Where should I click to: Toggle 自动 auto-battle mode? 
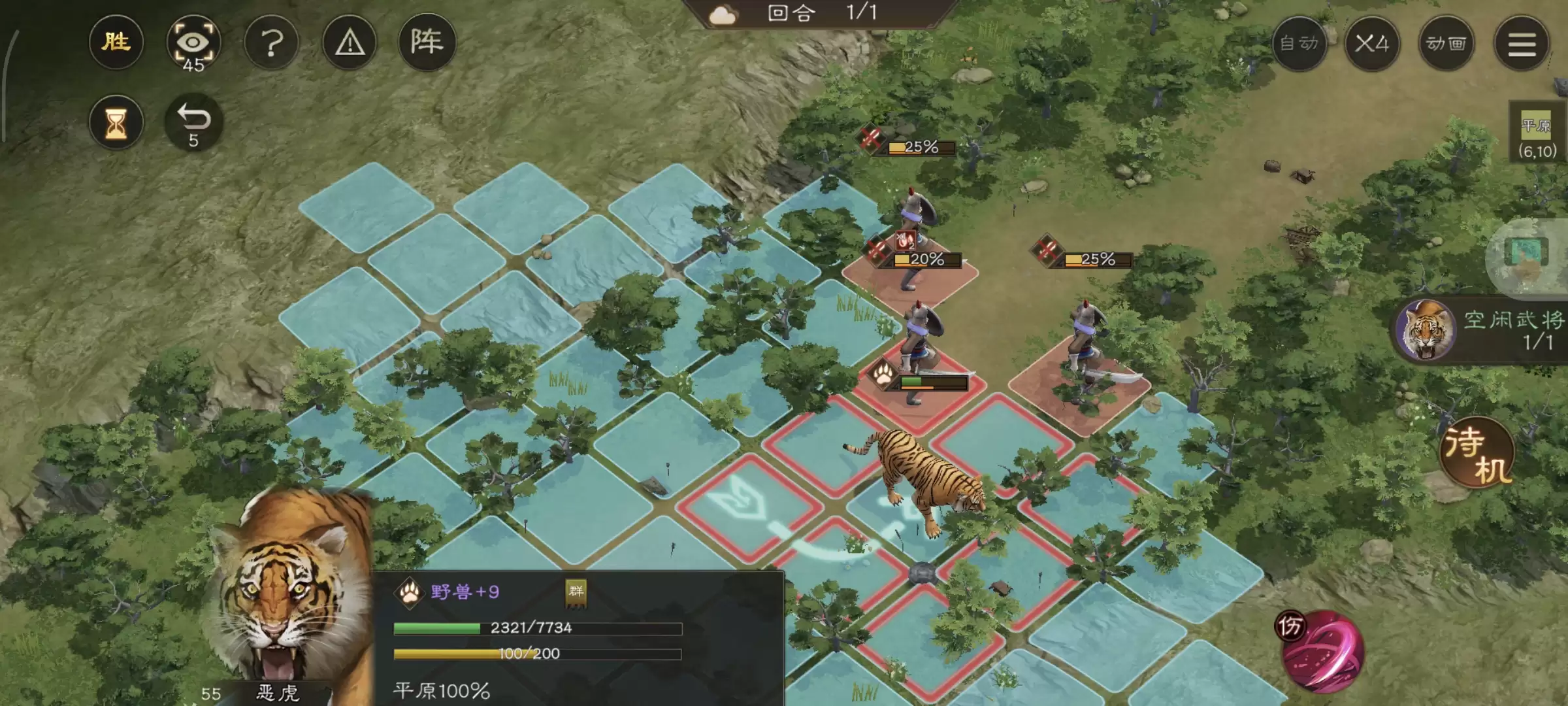pyautogui.click(x=1300, y=44)
